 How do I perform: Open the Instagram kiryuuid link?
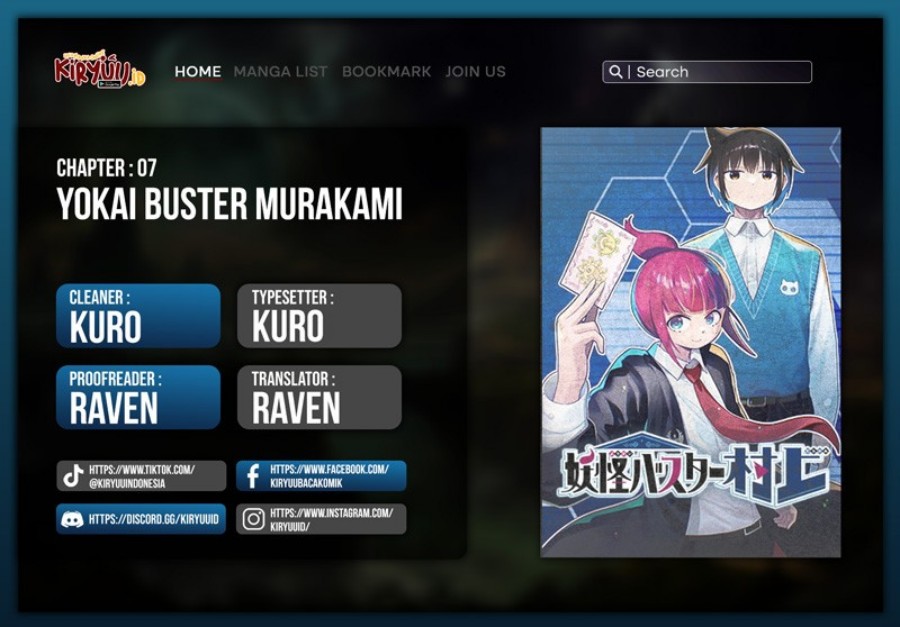[321, 519]
